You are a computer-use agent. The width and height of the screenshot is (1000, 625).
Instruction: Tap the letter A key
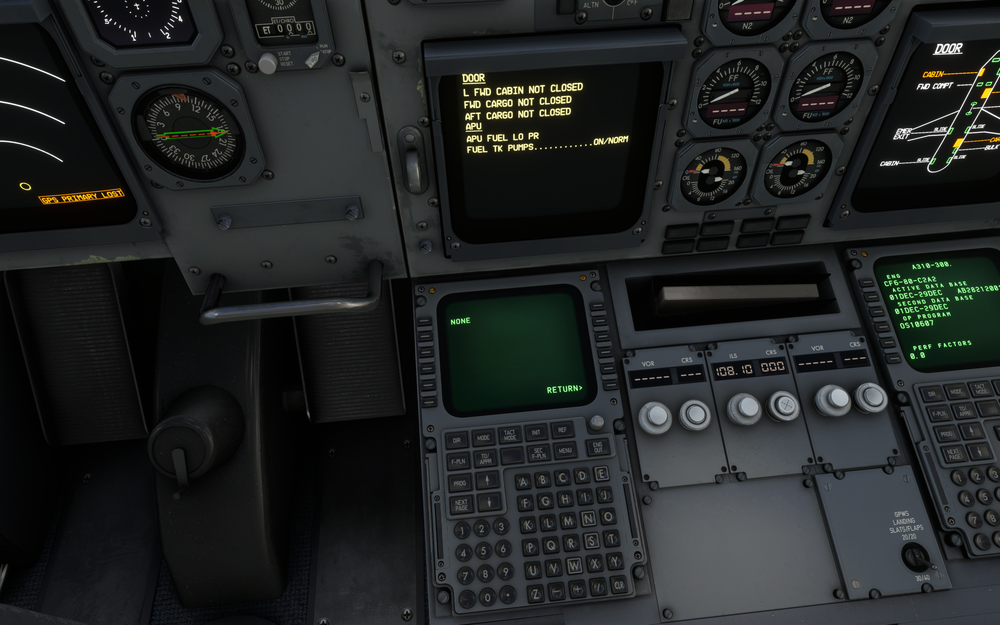point(522,481)
